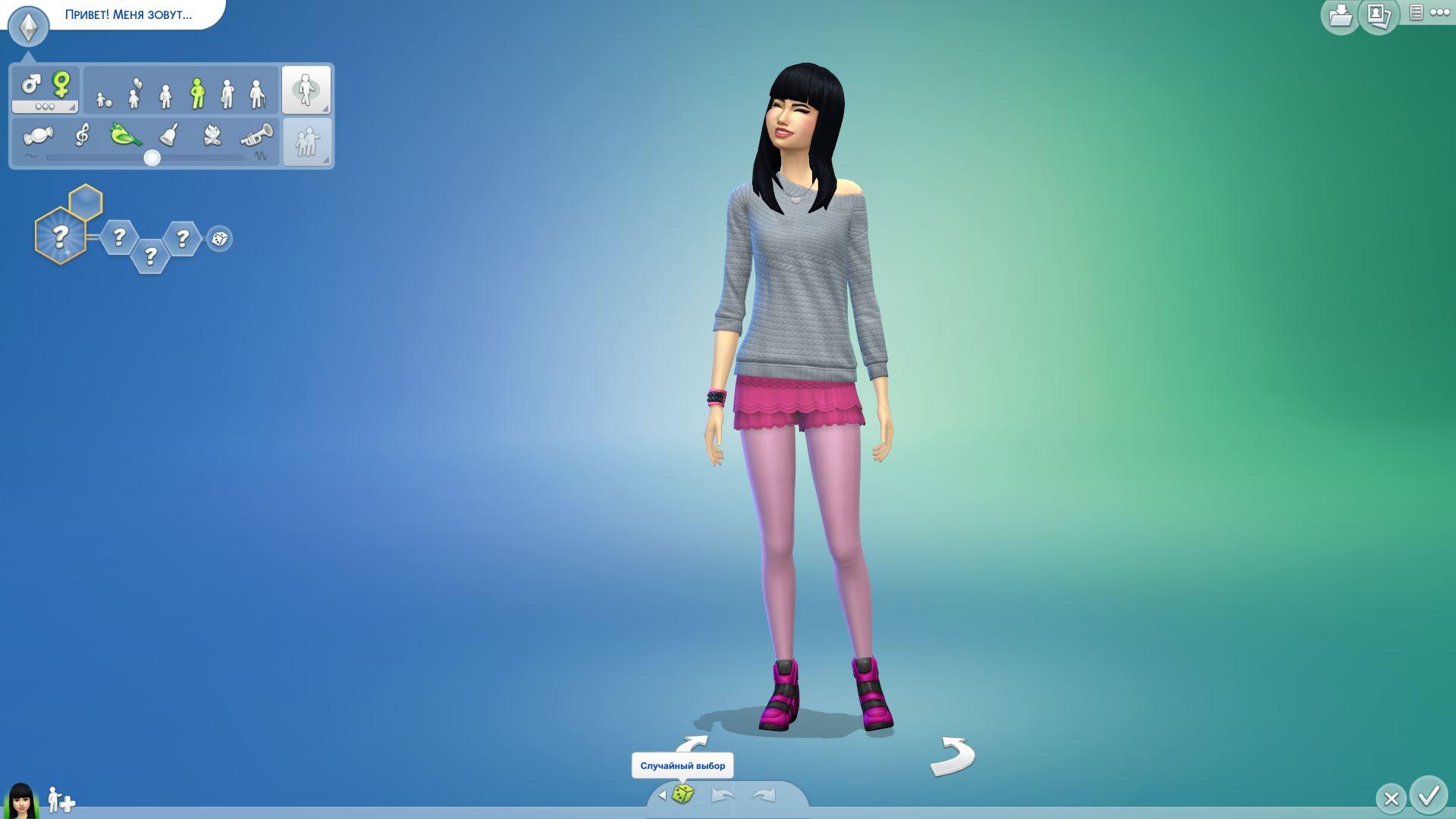1456x819 pixels.
Task: Add a new Sim to the household
Action: pyautogui.click(x=61, y=800)
